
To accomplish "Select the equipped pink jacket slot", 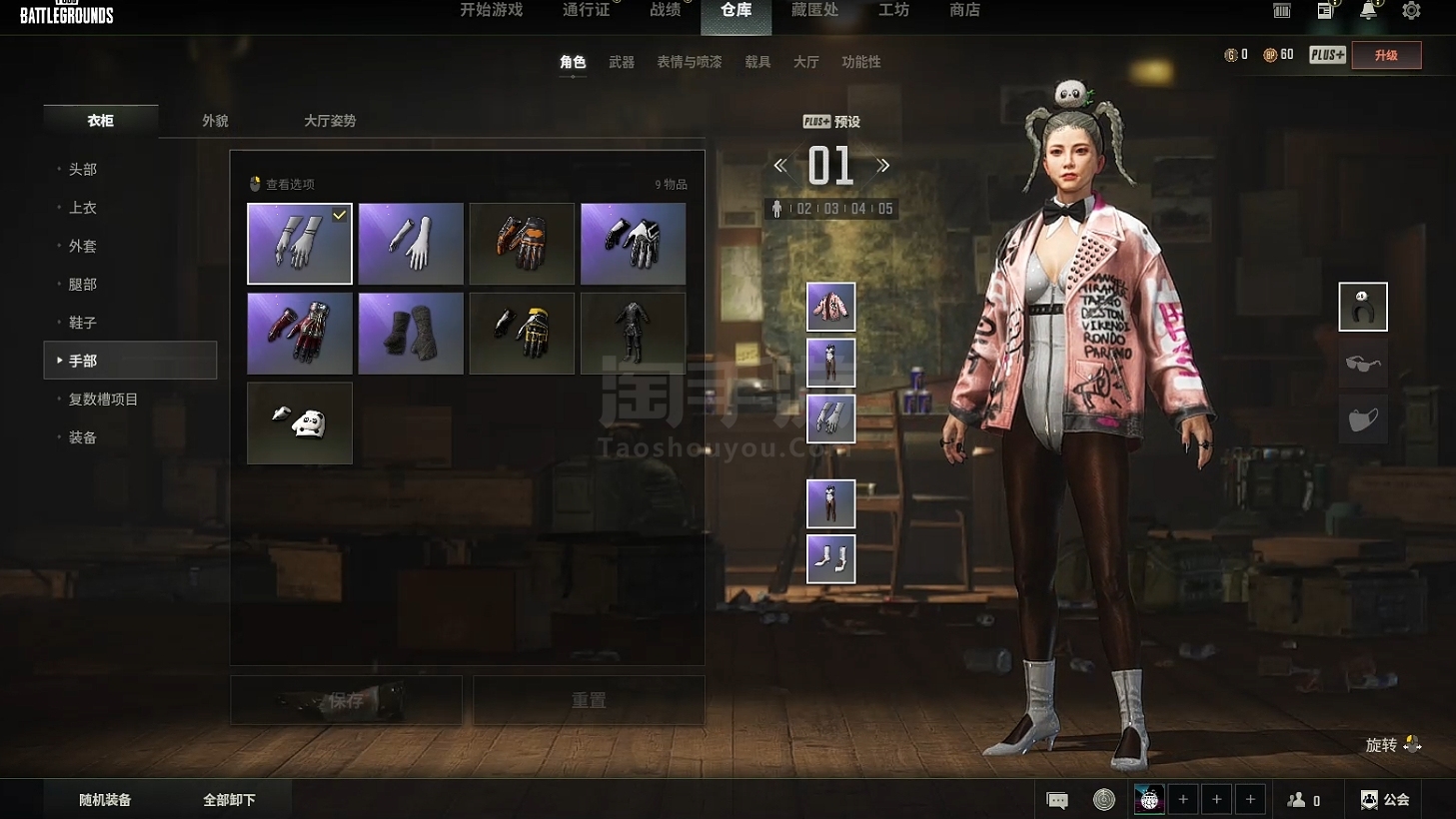I will point(830,307).
